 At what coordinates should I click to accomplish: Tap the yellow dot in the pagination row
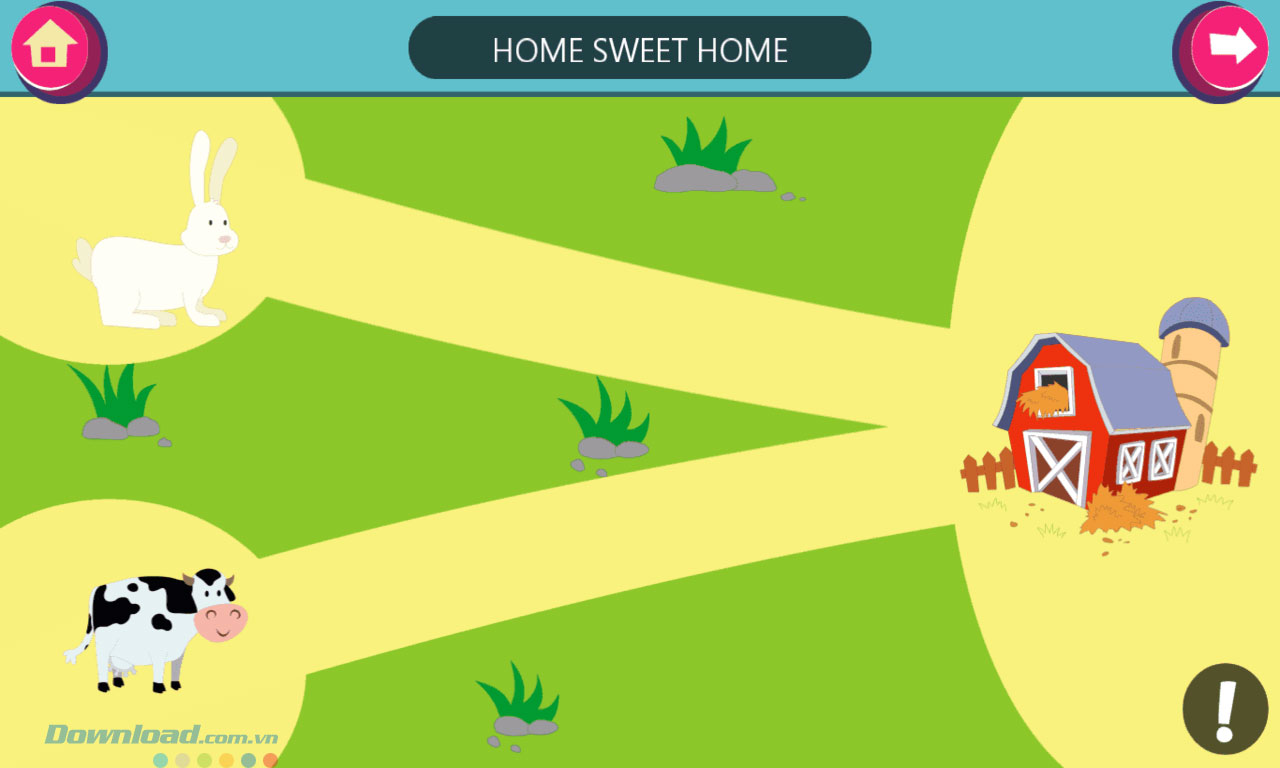(224, 758)
